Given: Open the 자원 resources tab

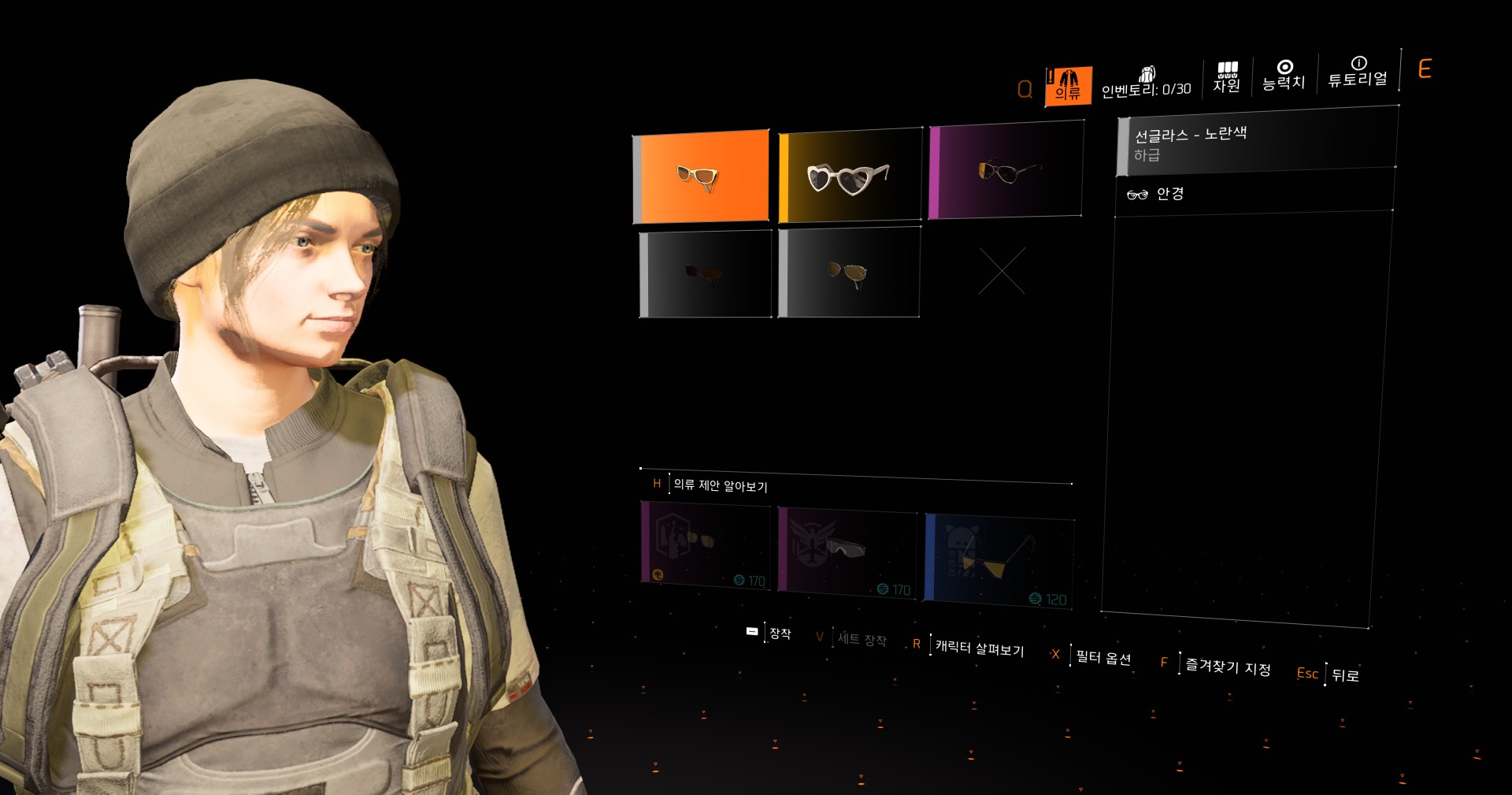Looking at the screenshot, I should 1227,78.
